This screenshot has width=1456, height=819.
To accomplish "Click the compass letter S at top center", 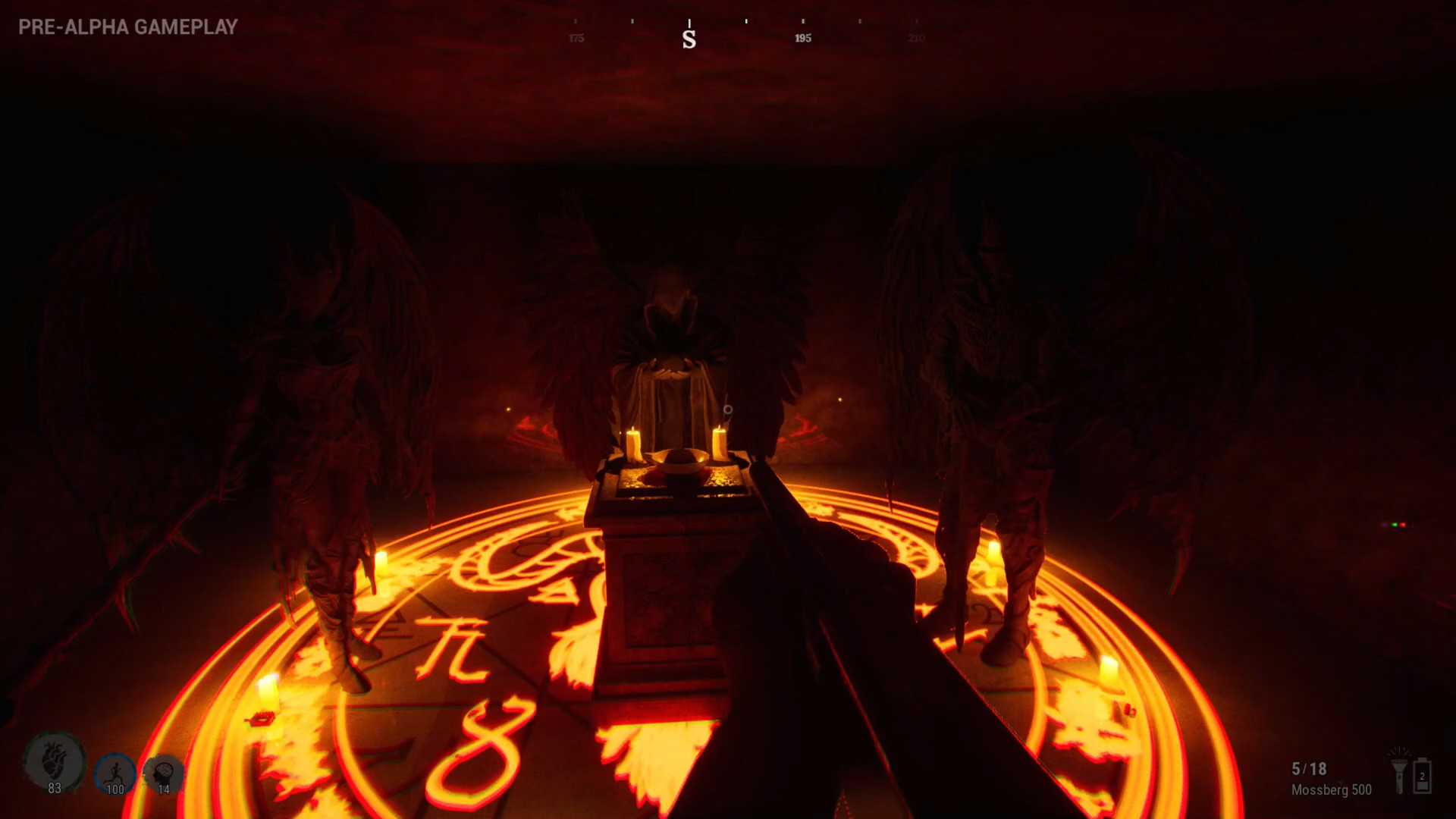I will [x=689, y=39].
